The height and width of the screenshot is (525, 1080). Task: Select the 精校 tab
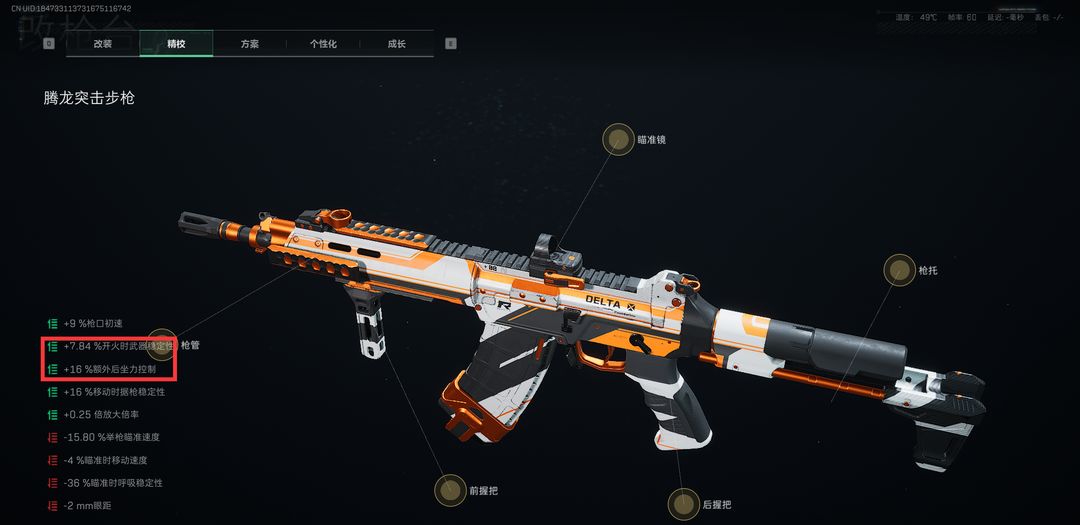(176, 44)
